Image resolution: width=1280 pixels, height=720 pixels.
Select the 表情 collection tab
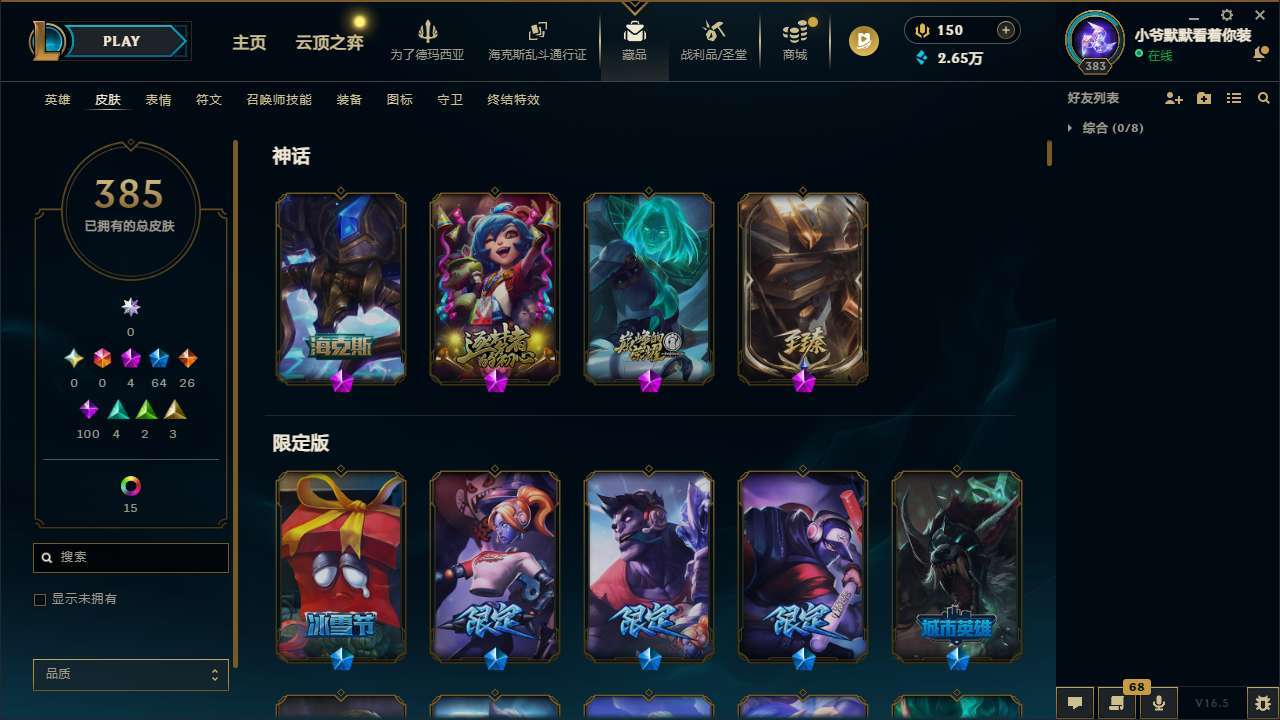pyautogui.click(x=159, y=100)
